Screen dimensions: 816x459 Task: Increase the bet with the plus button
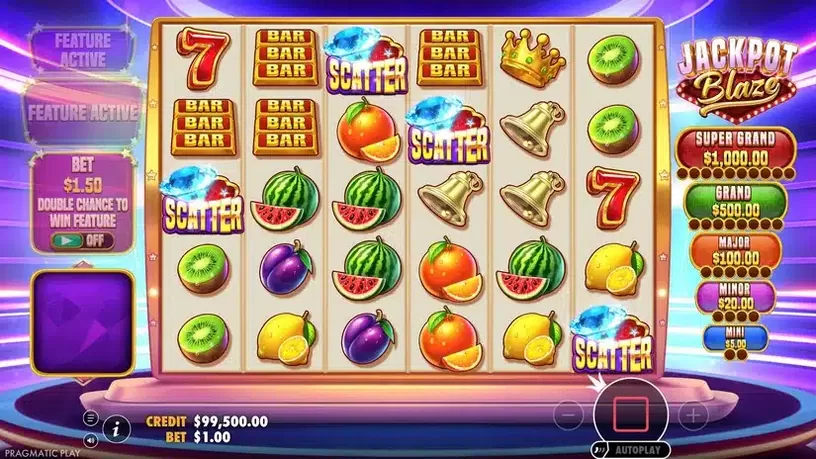[693, 412]
